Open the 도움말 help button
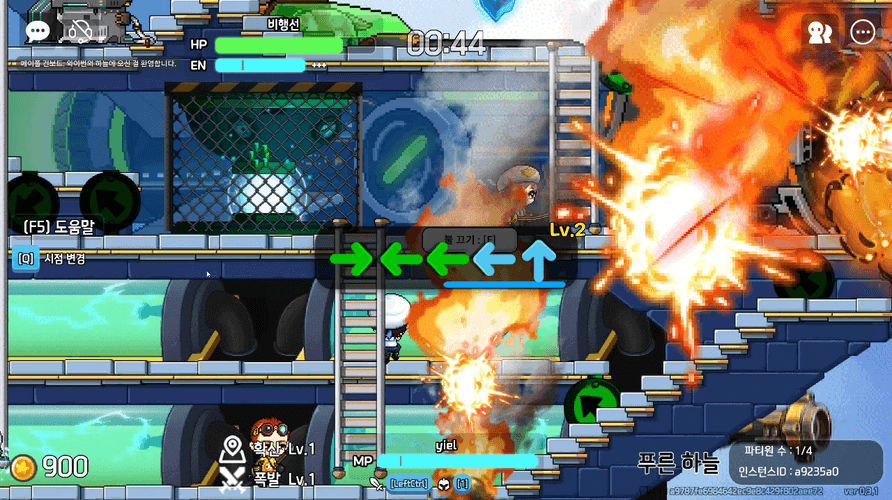Image resolution: width=892 pixels, height=500 pixels. 58,227
